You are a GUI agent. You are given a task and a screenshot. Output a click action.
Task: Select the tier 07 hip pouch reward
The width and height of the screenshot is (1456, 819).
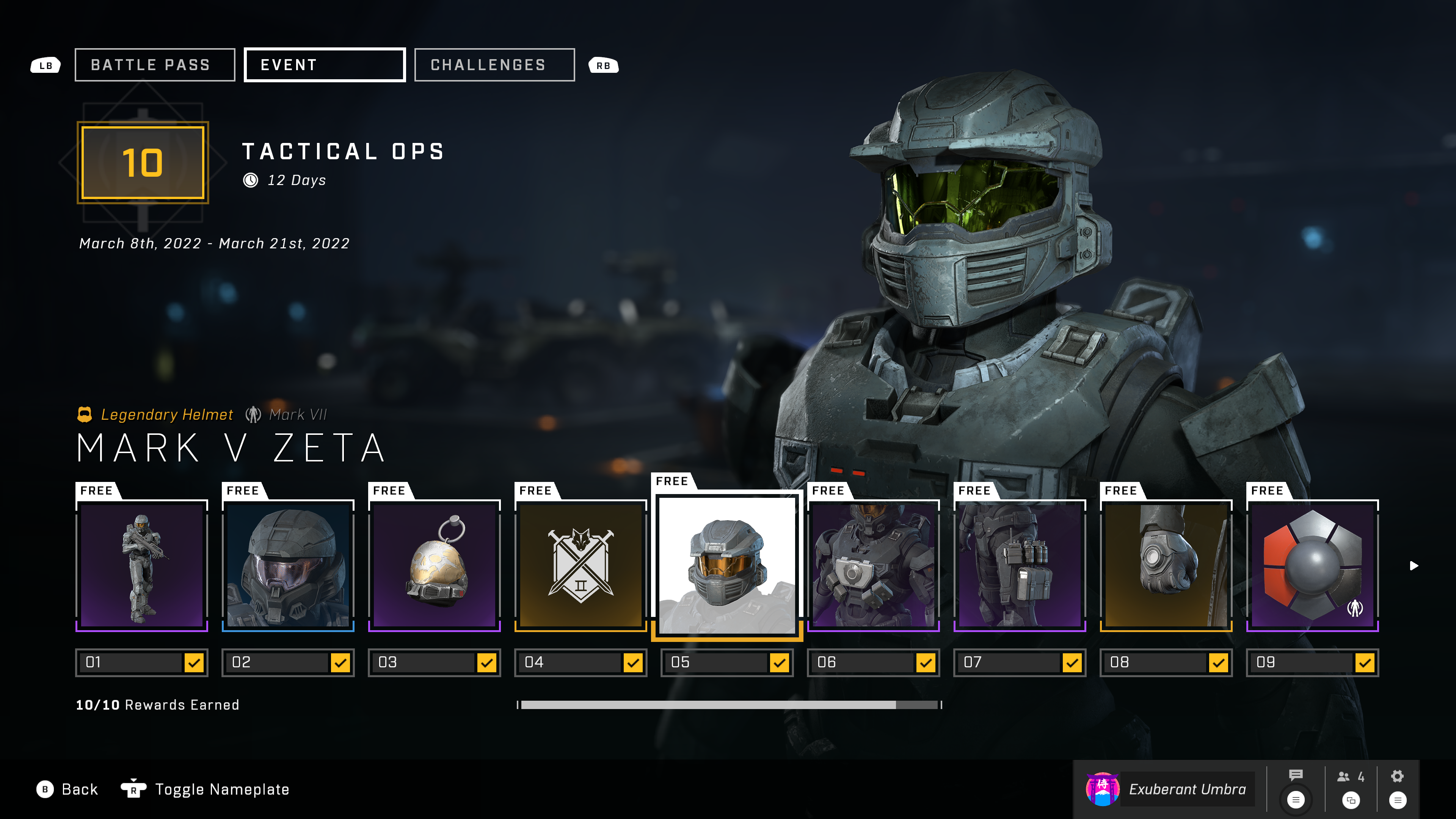click(1020, 565)
